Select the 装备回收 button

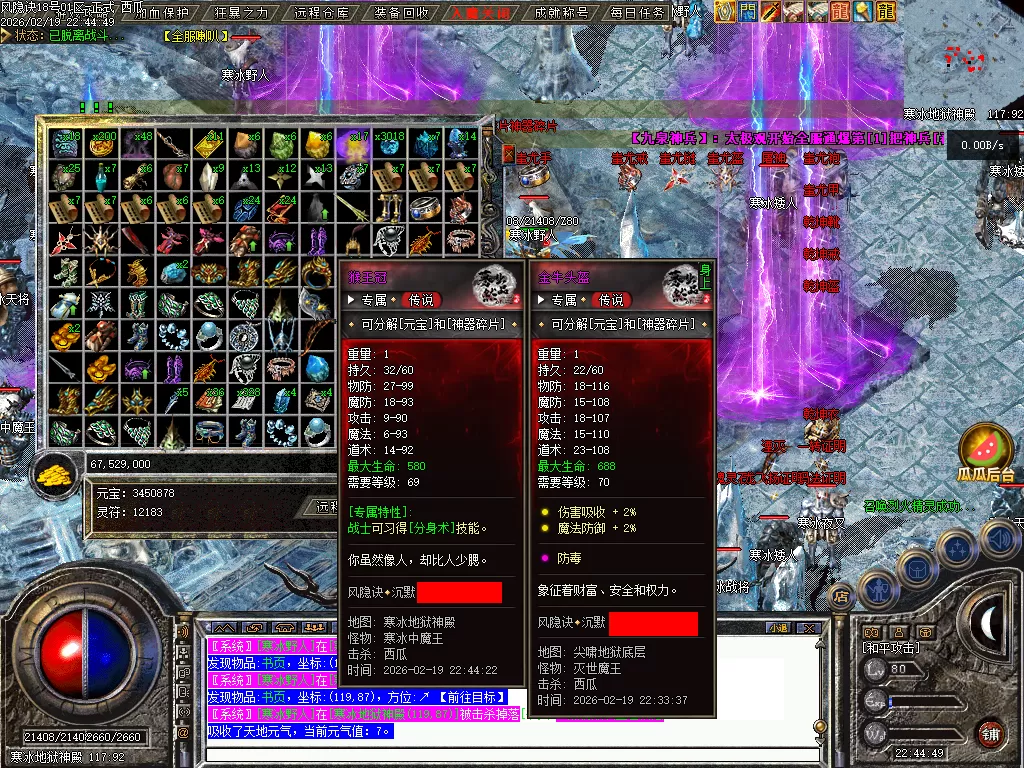(x=402, y=13)
